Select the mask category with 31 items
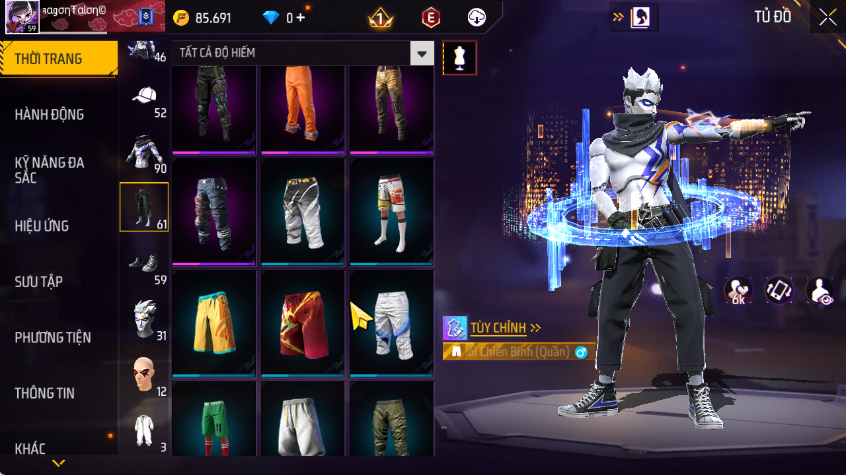 point(145,320)
